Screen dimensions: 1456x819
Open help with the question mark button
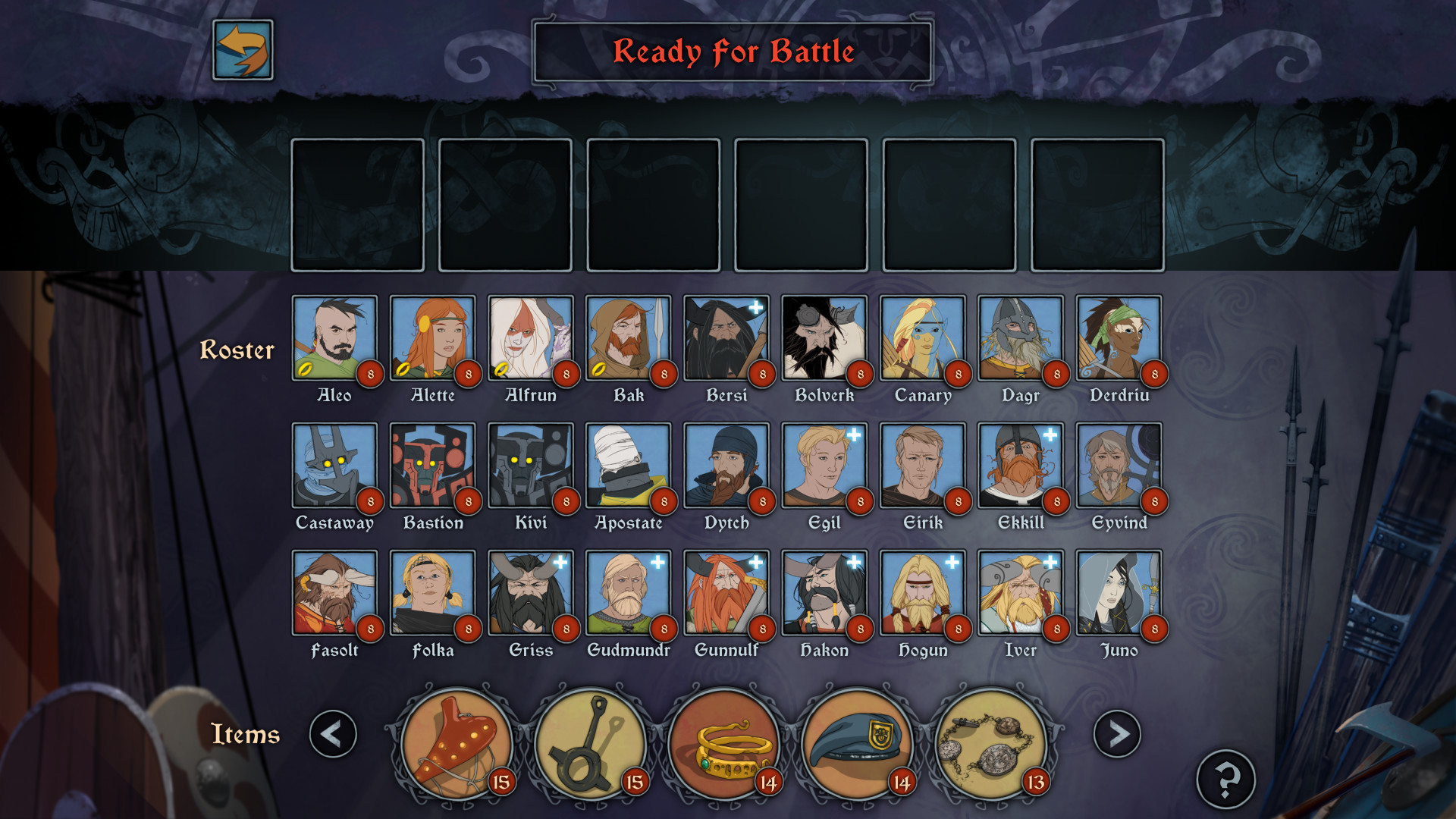(1225, 779)
